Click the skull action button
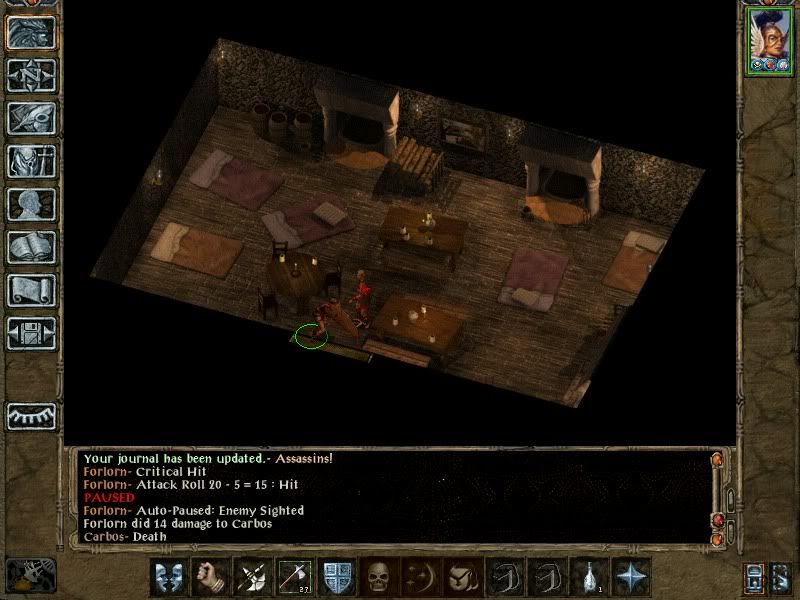The width and height of the screenshot is (800, 600). click(378, 577)
